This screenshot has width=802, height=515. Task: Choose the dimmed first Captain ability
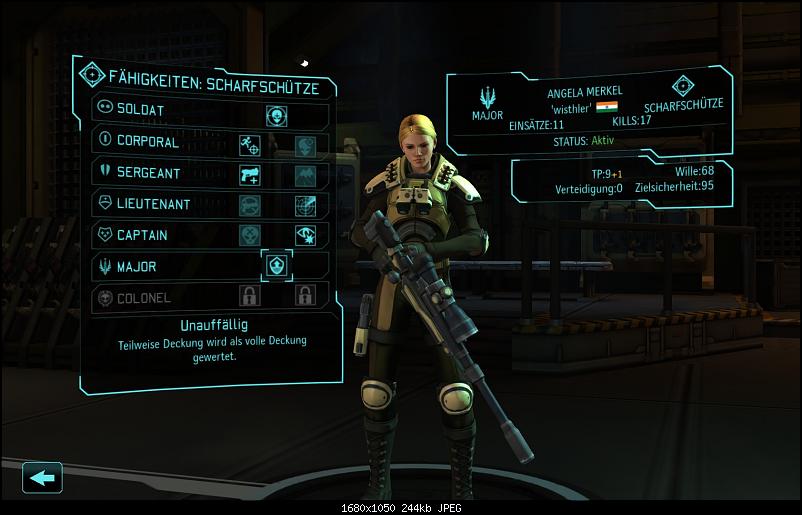(250, 236)
